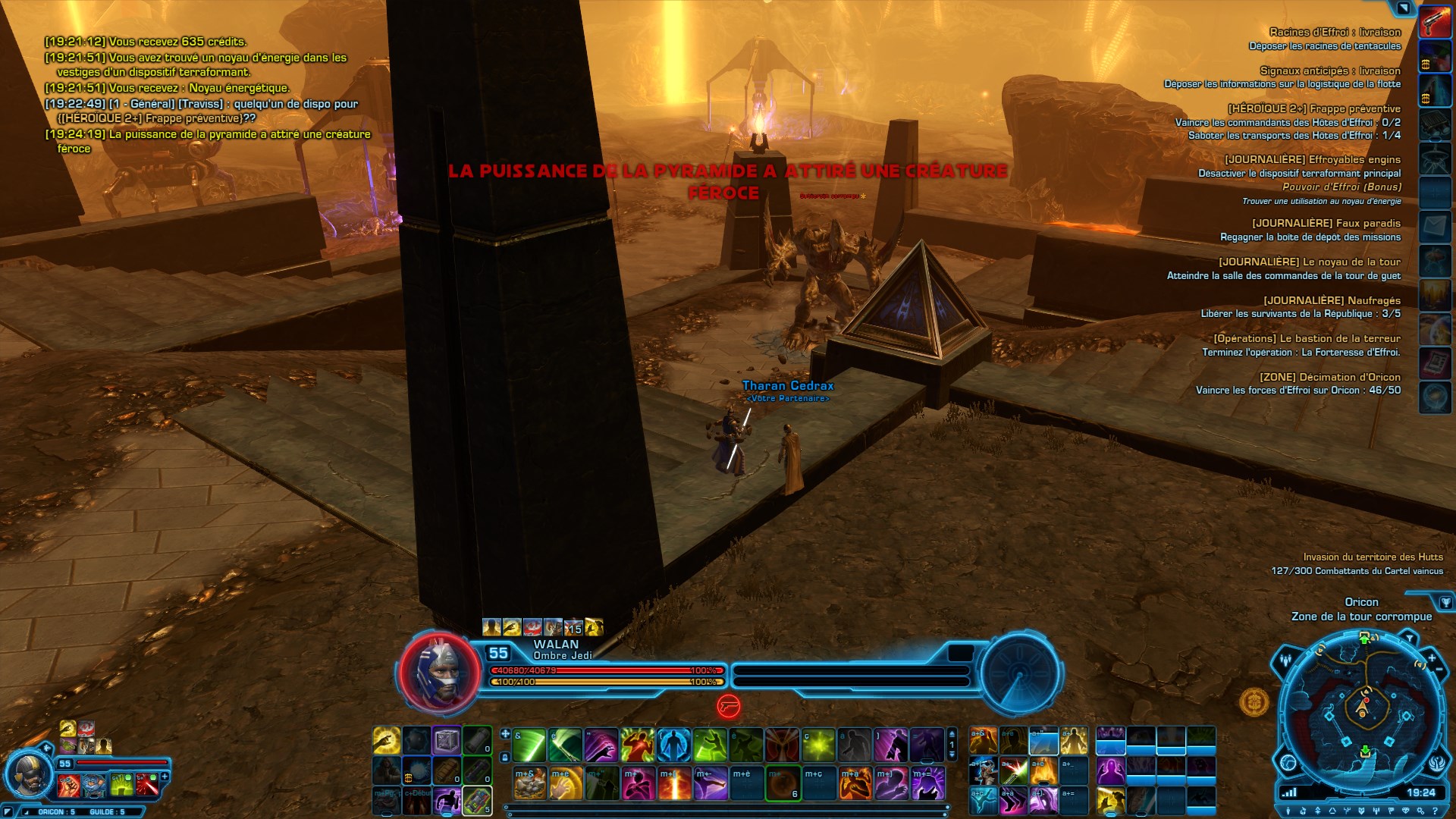This screenshot has width=1456, height=819.
Task: Open group finder via the people icon above the minimap
Action: 1285,661
